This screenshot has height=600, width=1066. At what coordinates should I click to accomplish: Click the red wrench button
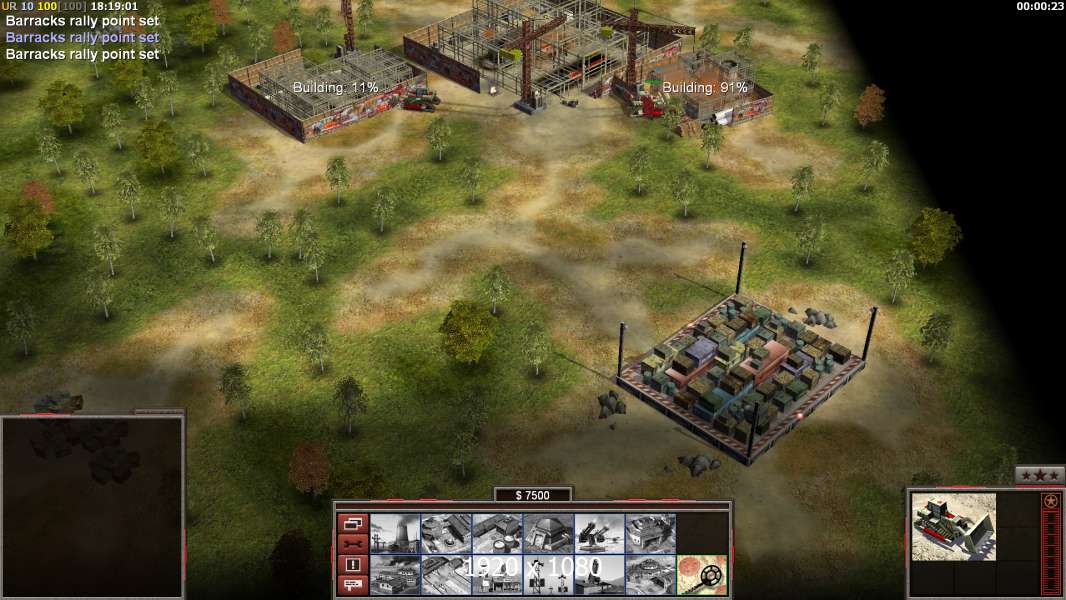click(x=352, y=544)
